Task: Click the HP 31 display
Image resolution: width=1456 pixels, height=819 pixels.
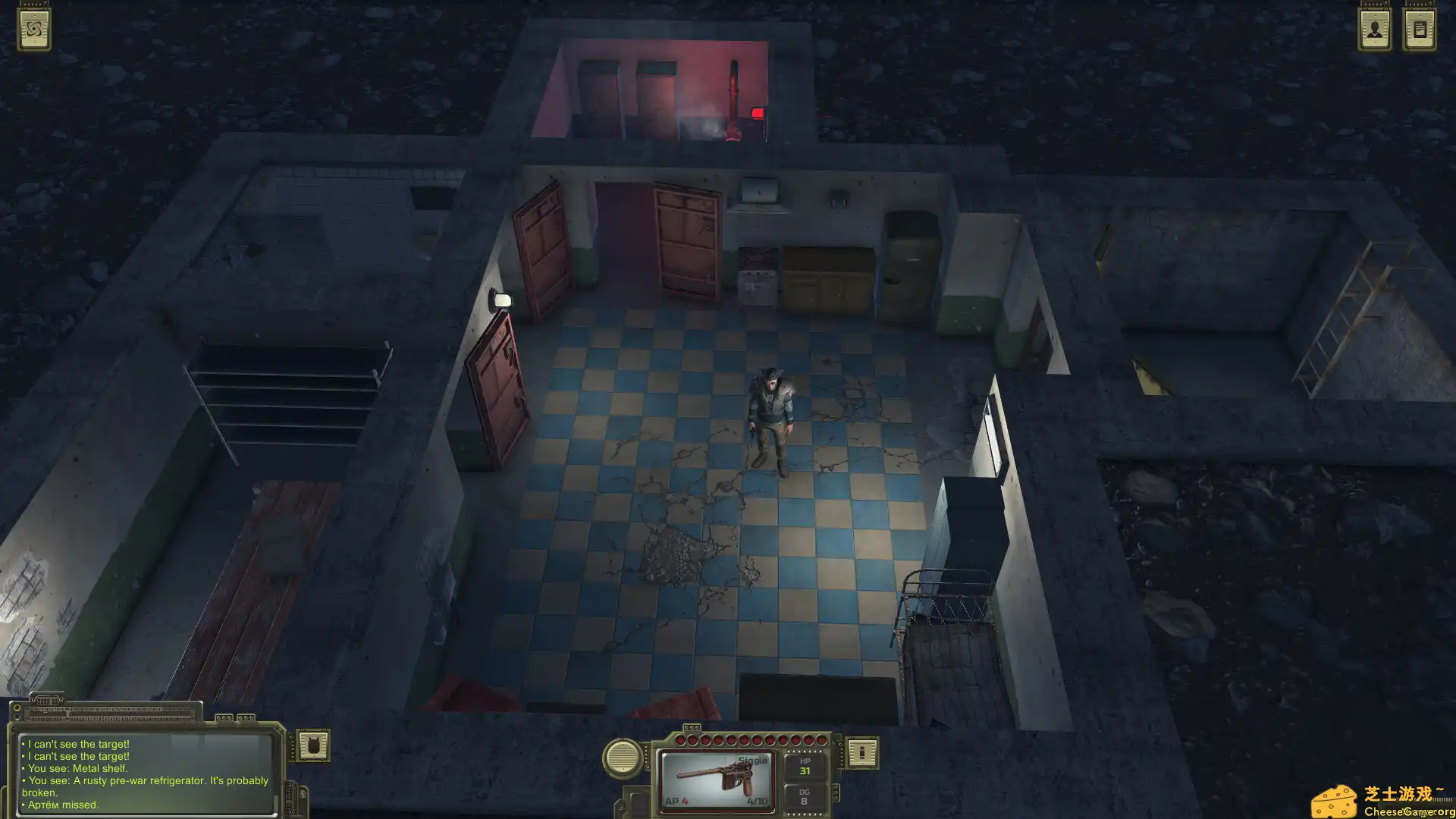Action: (805, 766)
